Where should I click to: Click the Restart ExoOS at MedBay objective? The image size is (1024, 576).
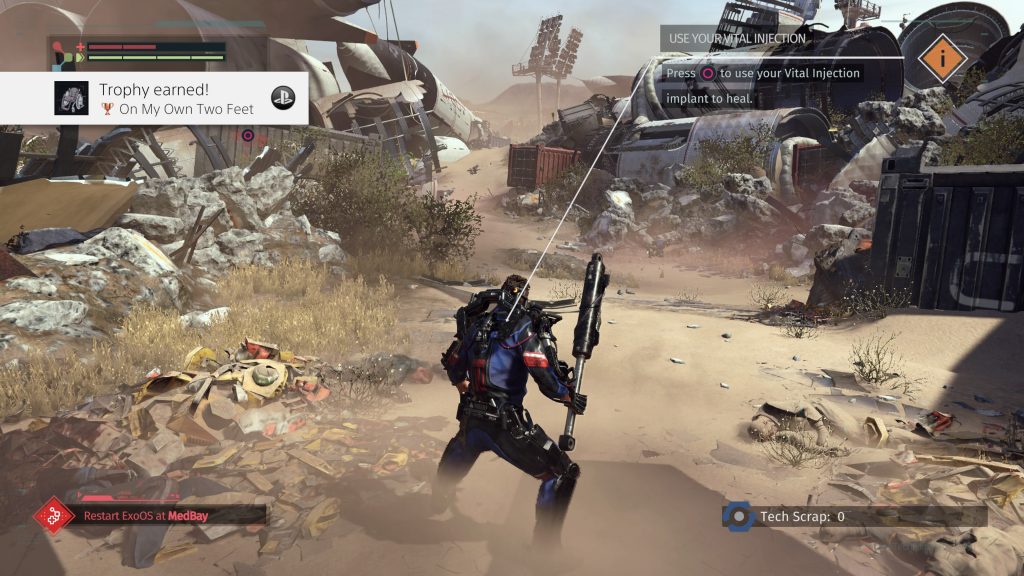coord(172,515)
